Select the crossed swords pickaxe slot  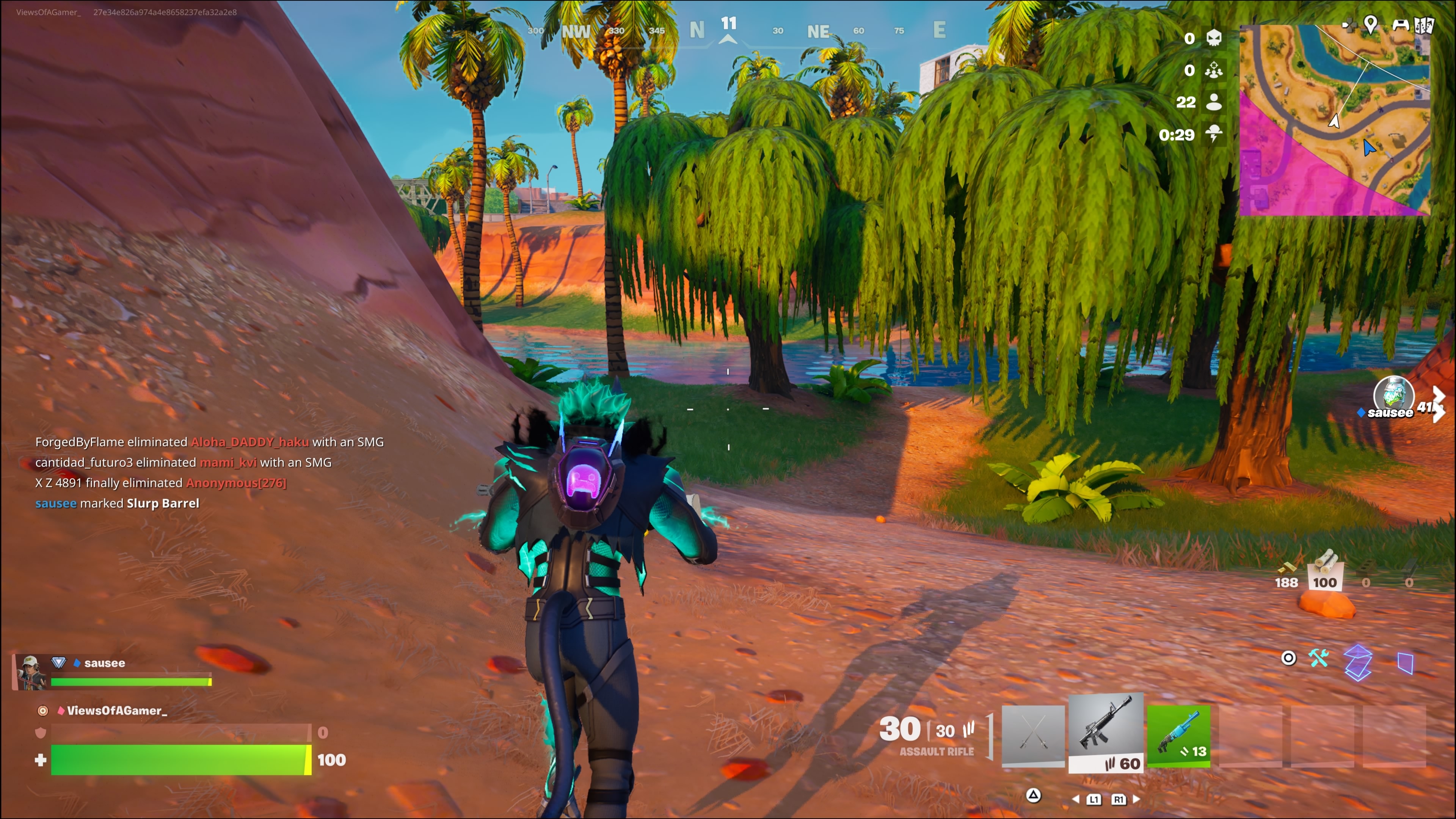coord(1032,736)
